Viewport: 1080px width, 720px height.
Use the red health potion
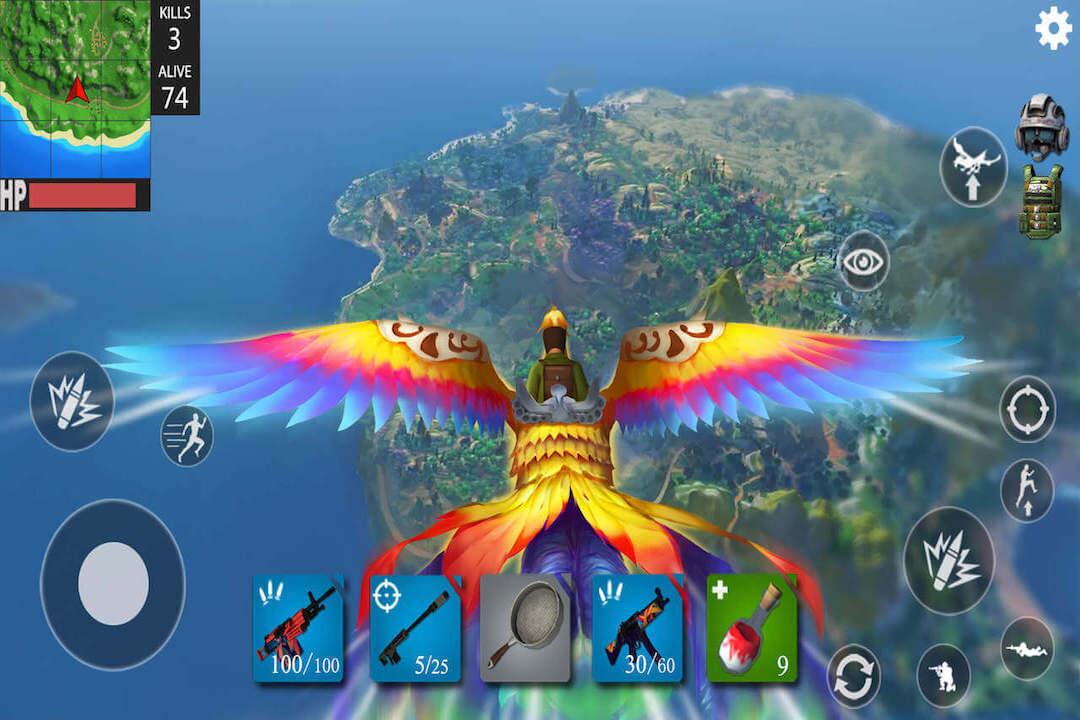752,628
